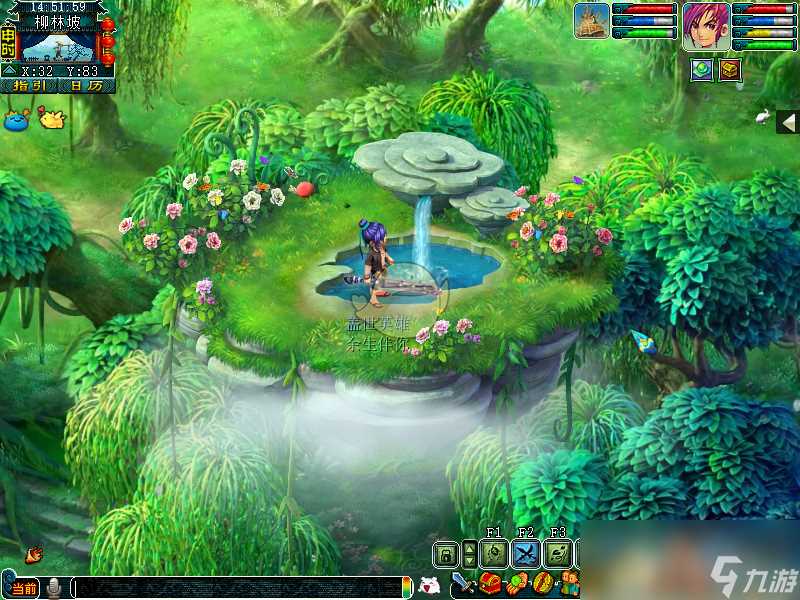This screenshot has width=800, height=600.
Task: Open the player character portrait
Action: tap(706, 26)
